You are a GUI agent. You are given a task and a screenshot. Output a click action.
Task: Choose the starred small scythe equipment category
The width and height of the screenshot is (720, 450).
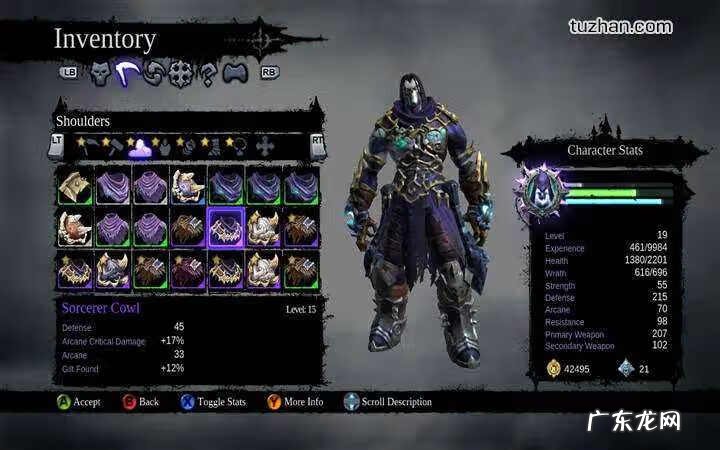pyautogui.click(x=87, y=146)
